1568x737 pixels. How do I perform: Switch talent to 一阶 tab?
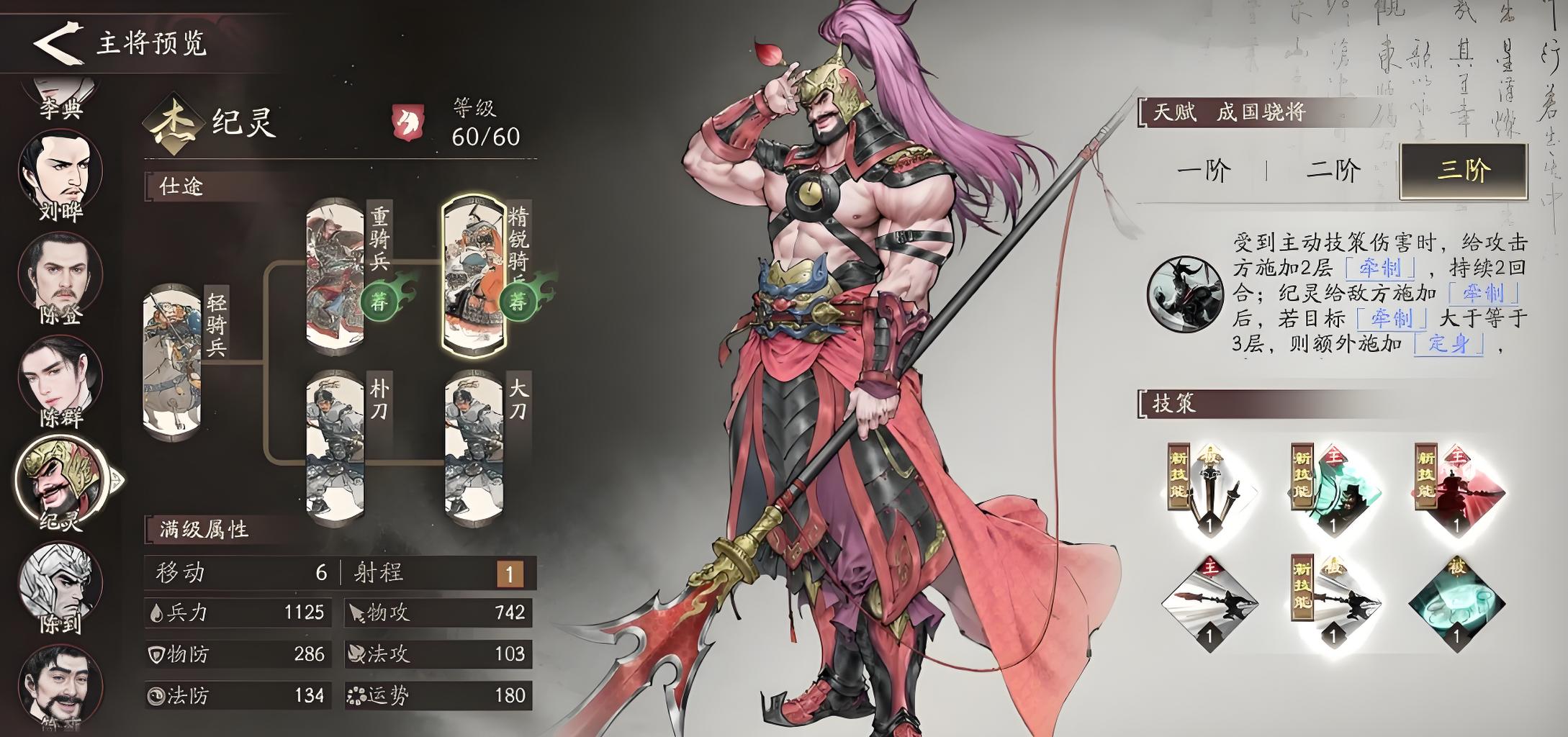(x=1203, y=171)
